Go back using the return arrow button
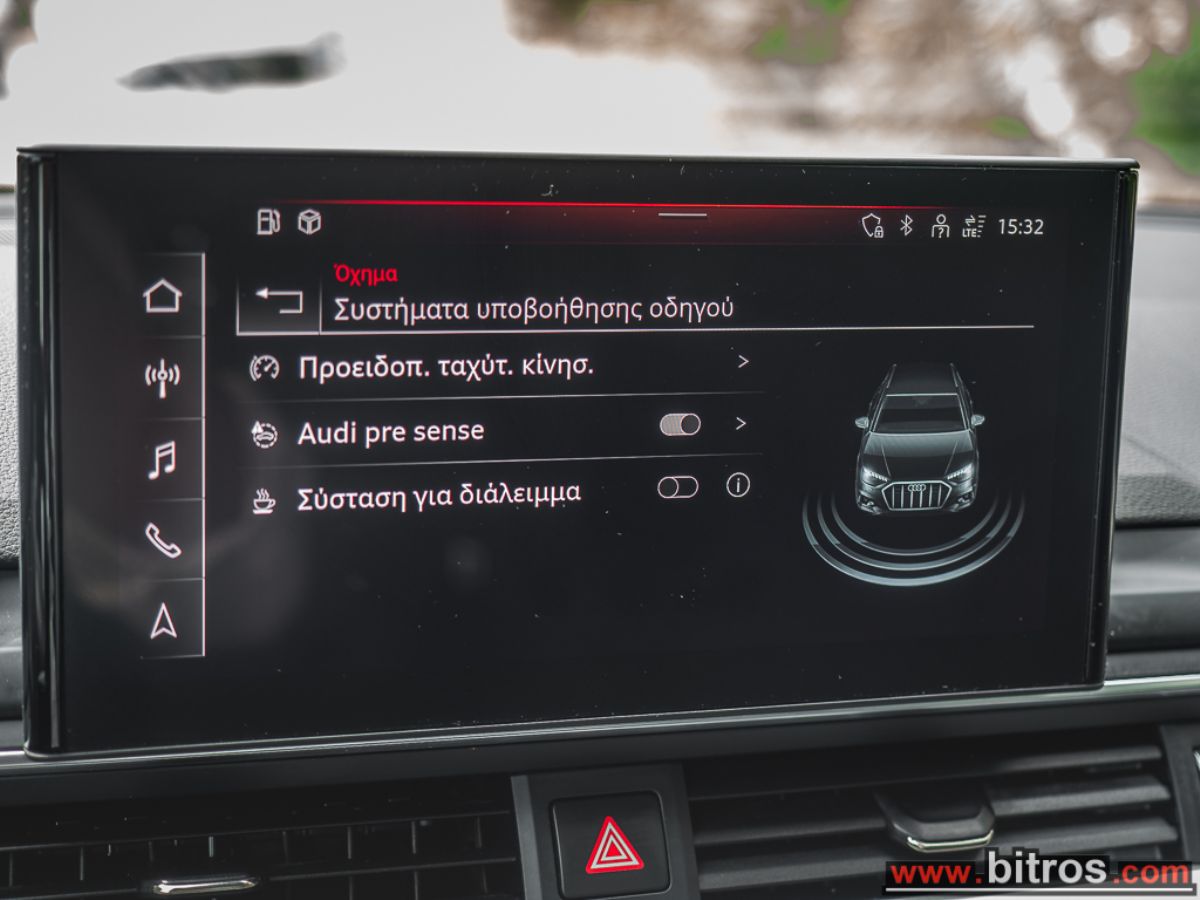The image size is (1200, 900). coord(278,299)
